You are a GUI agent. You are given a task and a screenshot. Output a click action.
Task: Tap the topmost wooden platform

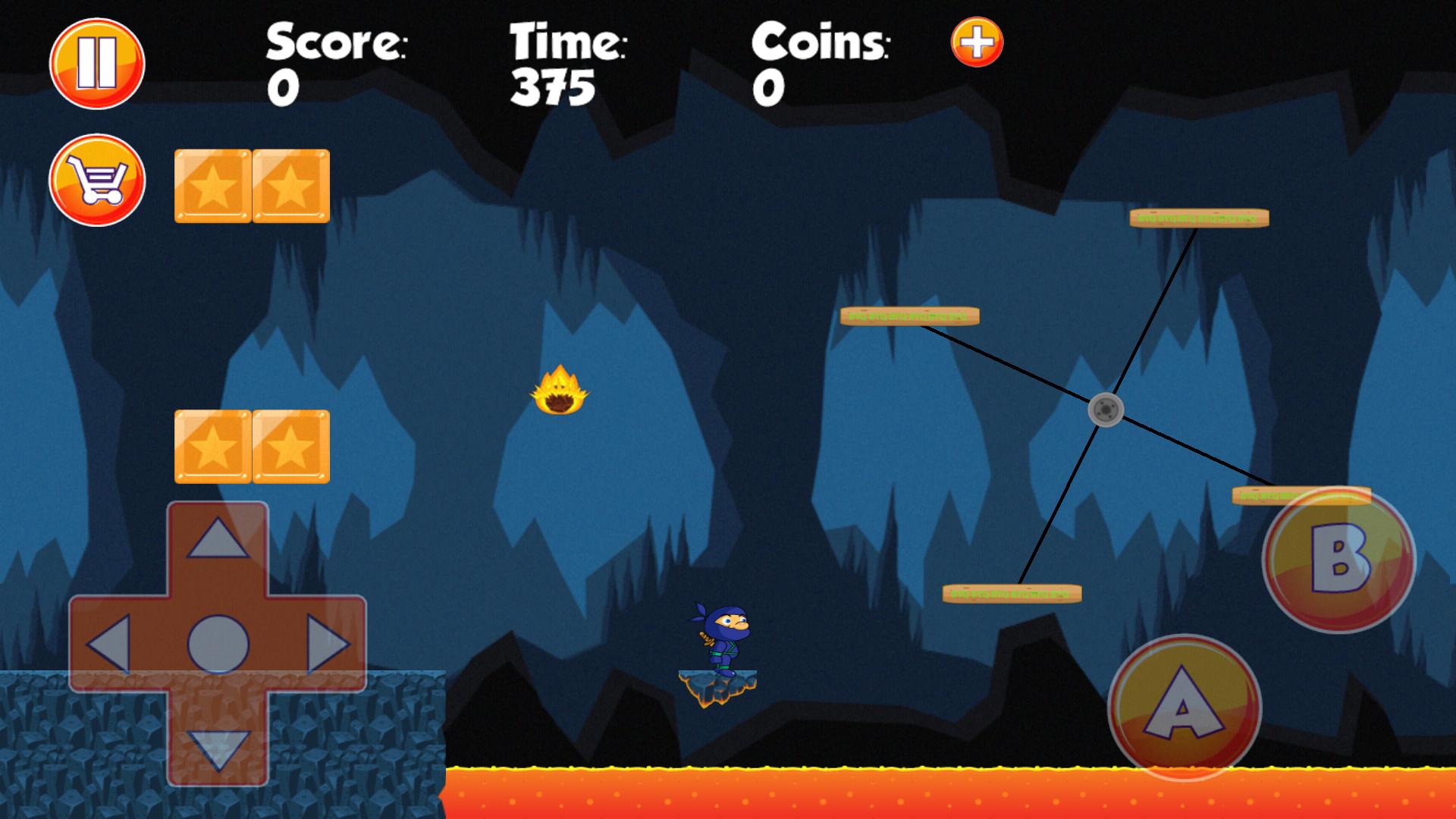[x=1198, y=218]
